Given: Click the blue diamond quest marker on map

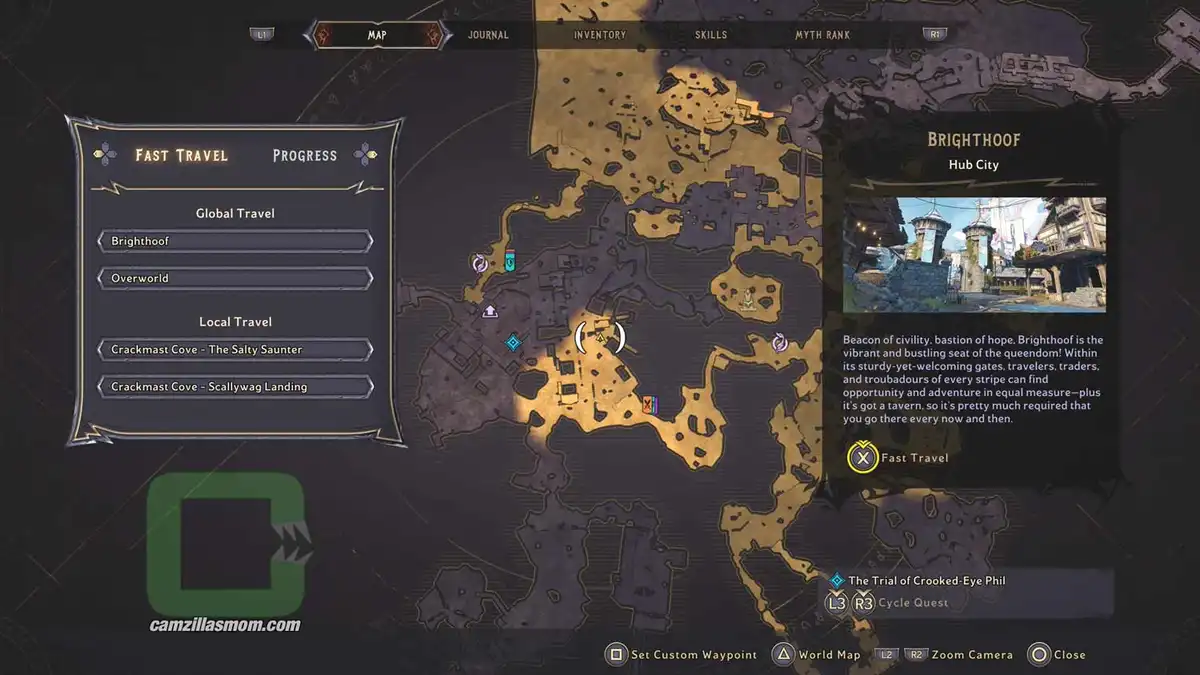Looking at the screenshot, I should coord(513,343).
